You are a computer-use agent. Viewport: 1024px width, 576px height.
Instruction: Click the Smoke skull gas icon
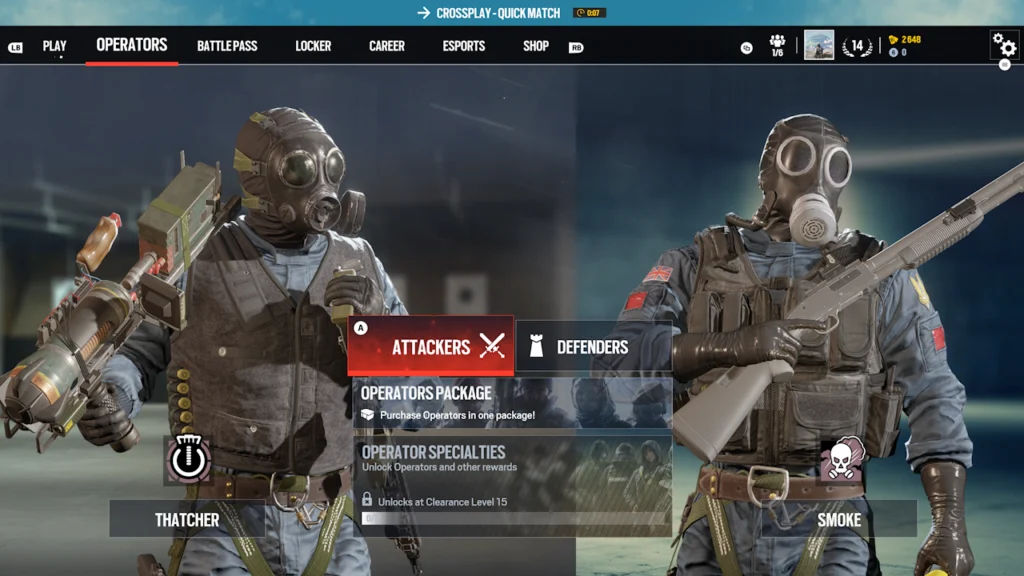click(x=842, y=460)
